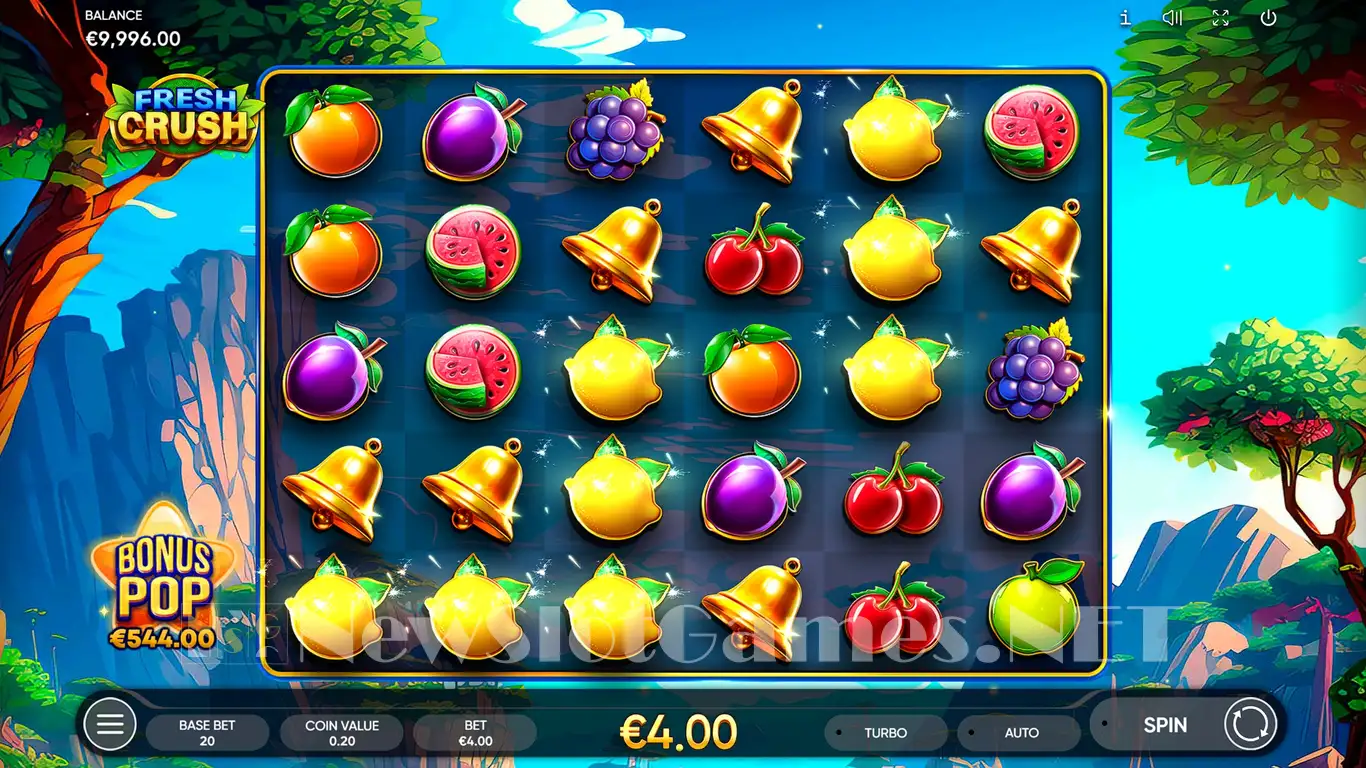The image size is (1366, 768).
Task: Open the BET amount selector
Action: tap(475, 733)
